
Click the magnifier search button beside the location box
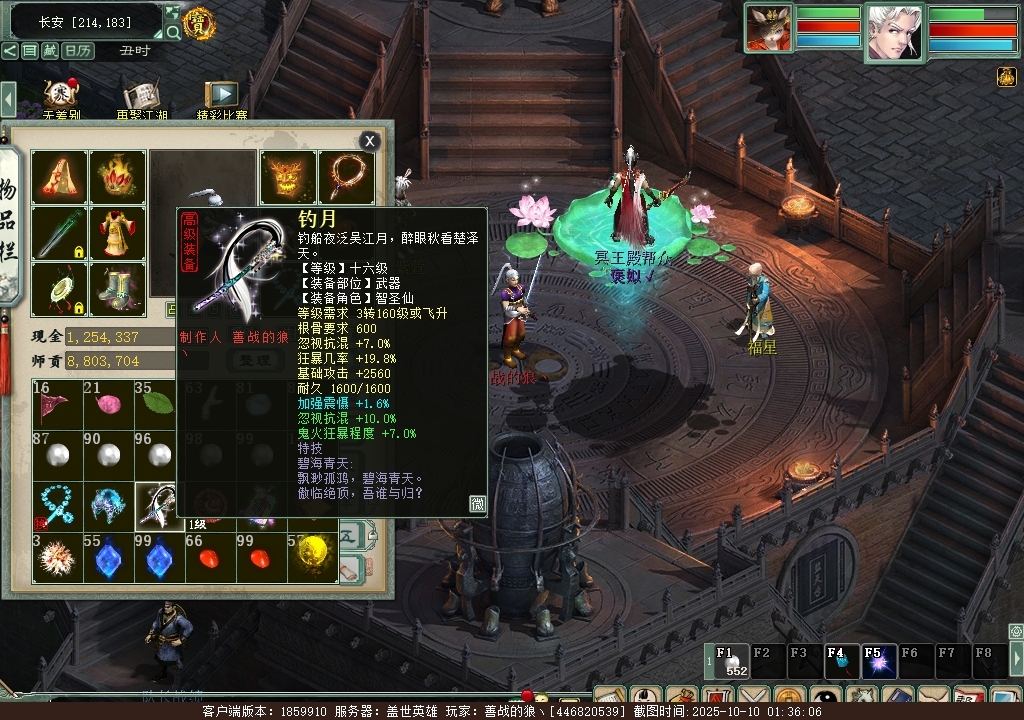[x=173, y=32]
